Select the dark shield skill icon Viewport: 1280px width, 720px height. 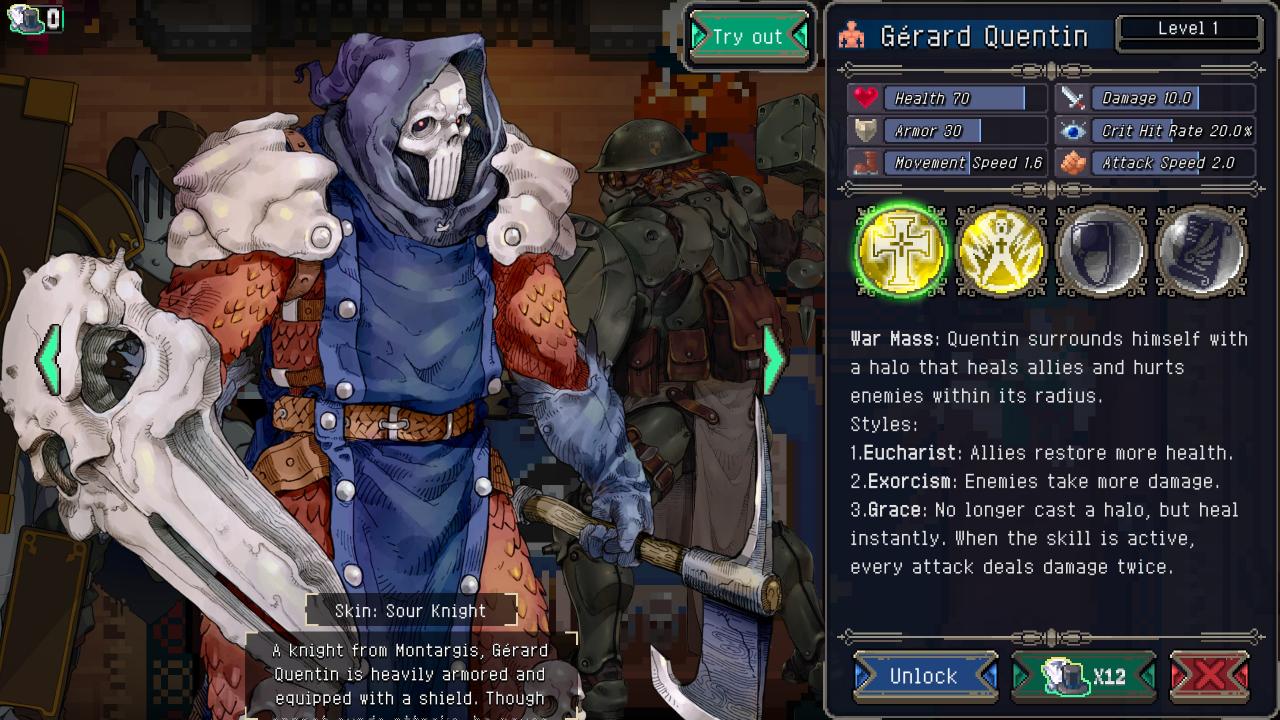pos(1101,251)
